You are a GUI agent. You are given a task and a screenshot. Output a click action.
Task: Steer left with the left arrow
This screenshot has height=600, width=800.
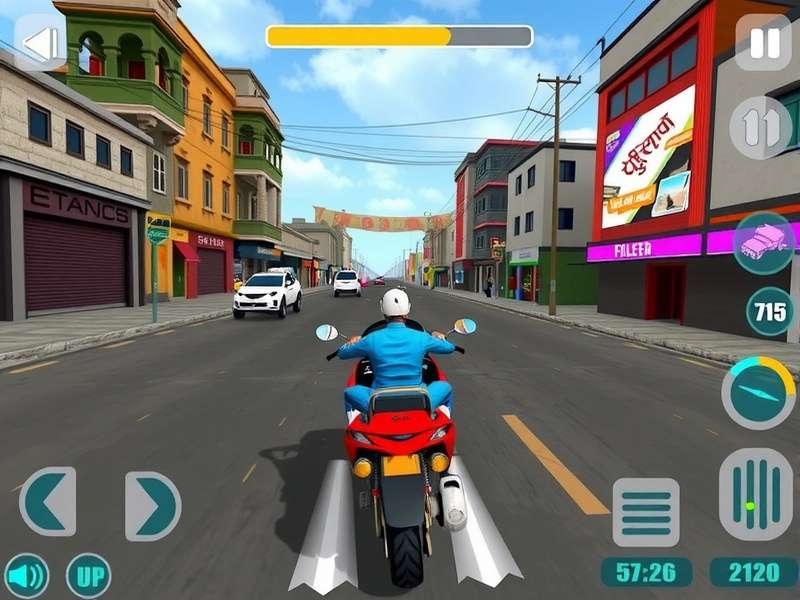point(48,501)
